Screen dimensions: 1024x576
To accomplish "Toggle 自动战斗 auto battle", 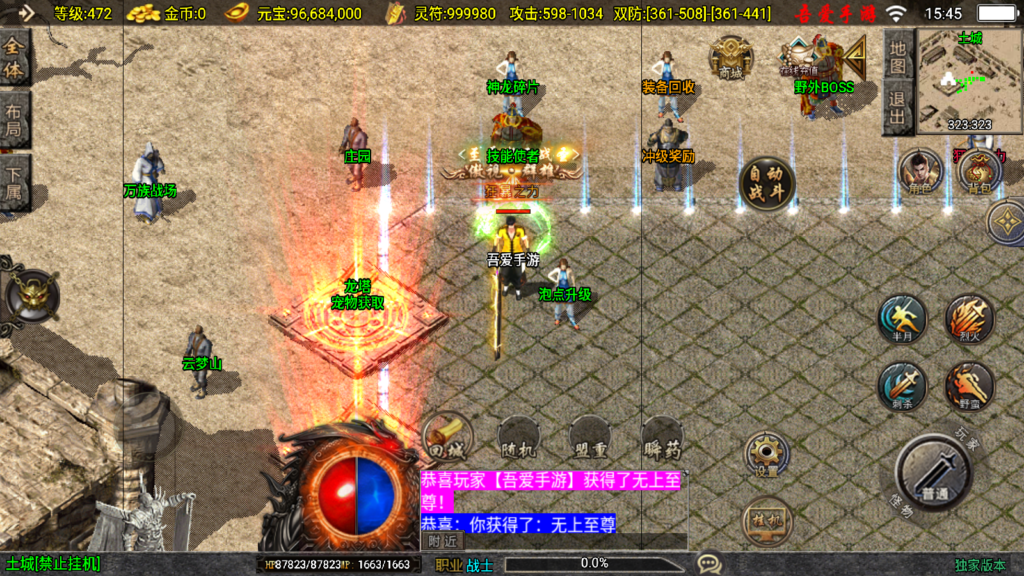I will [x=767, y=184].
